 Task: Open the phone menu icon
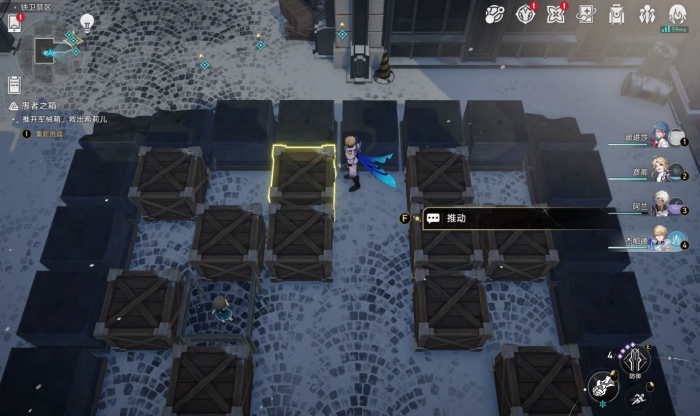pos(13,22)
